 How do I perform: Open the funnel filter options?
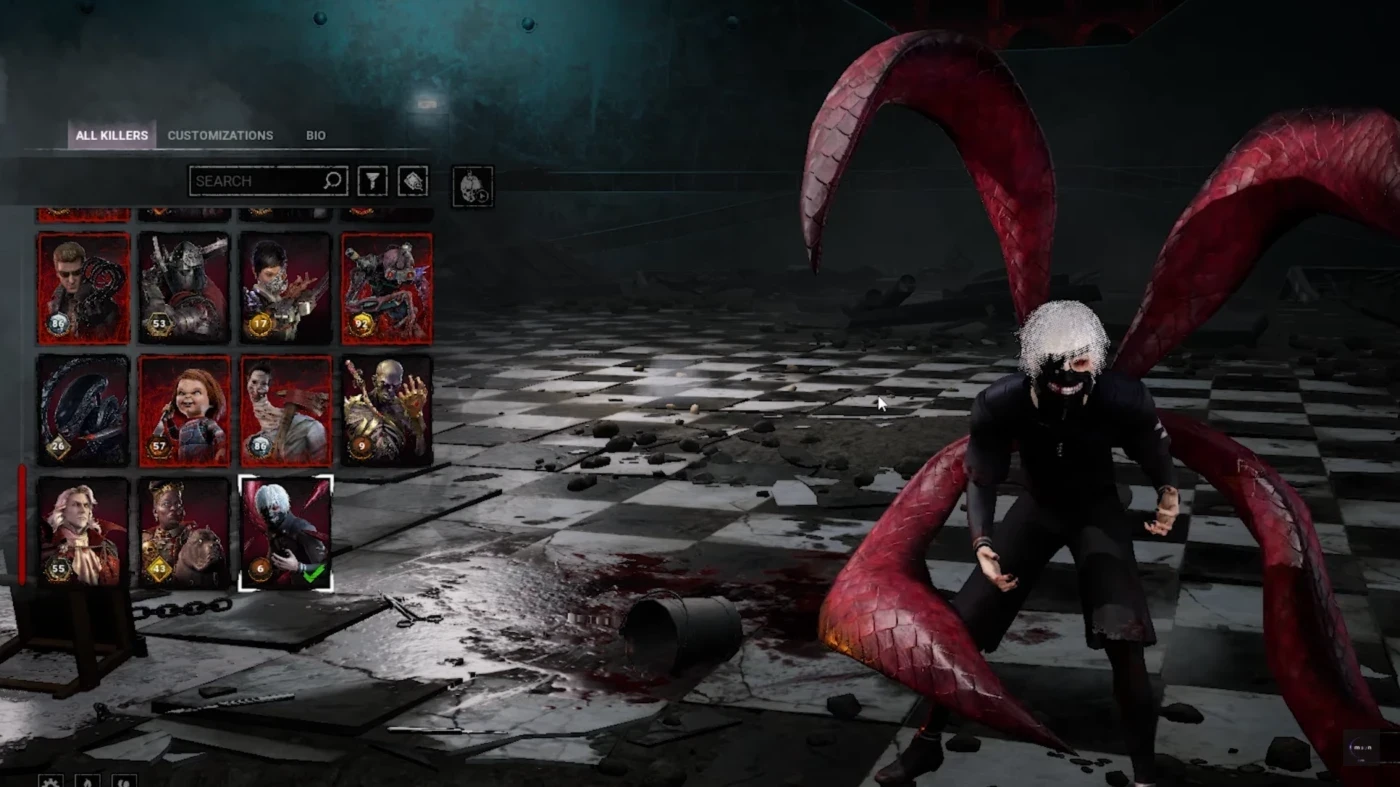(372, 181)
